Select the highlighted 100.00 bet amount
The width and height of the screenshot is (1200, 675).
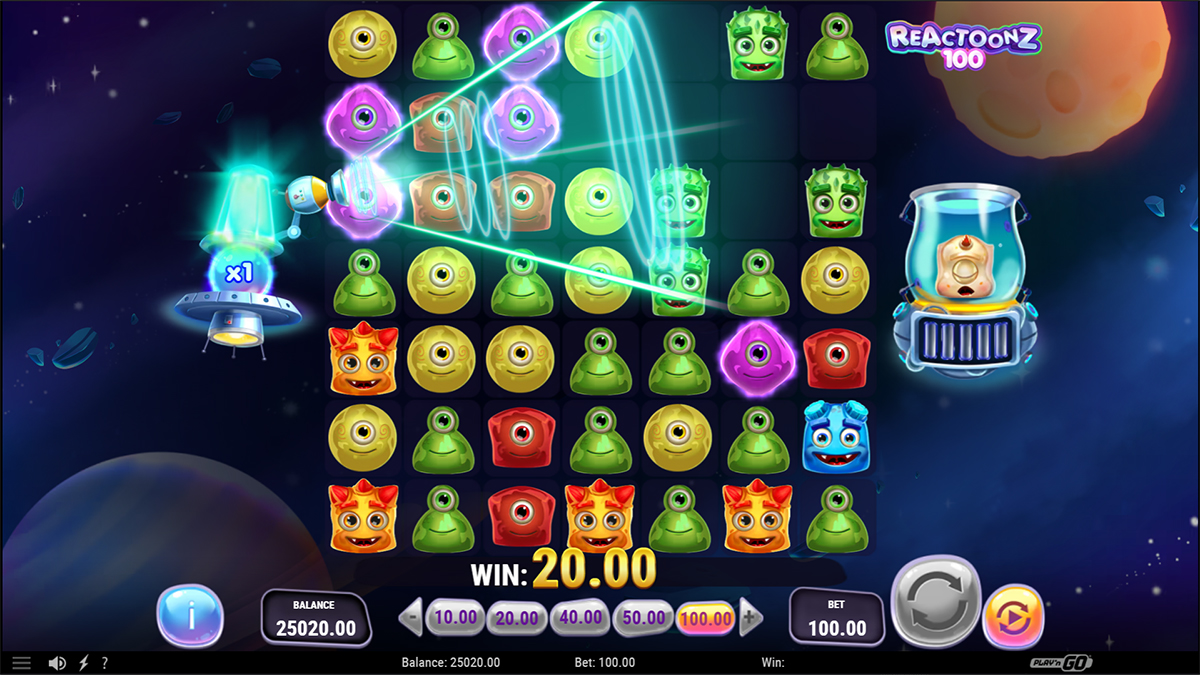click(x=706, y=618)
